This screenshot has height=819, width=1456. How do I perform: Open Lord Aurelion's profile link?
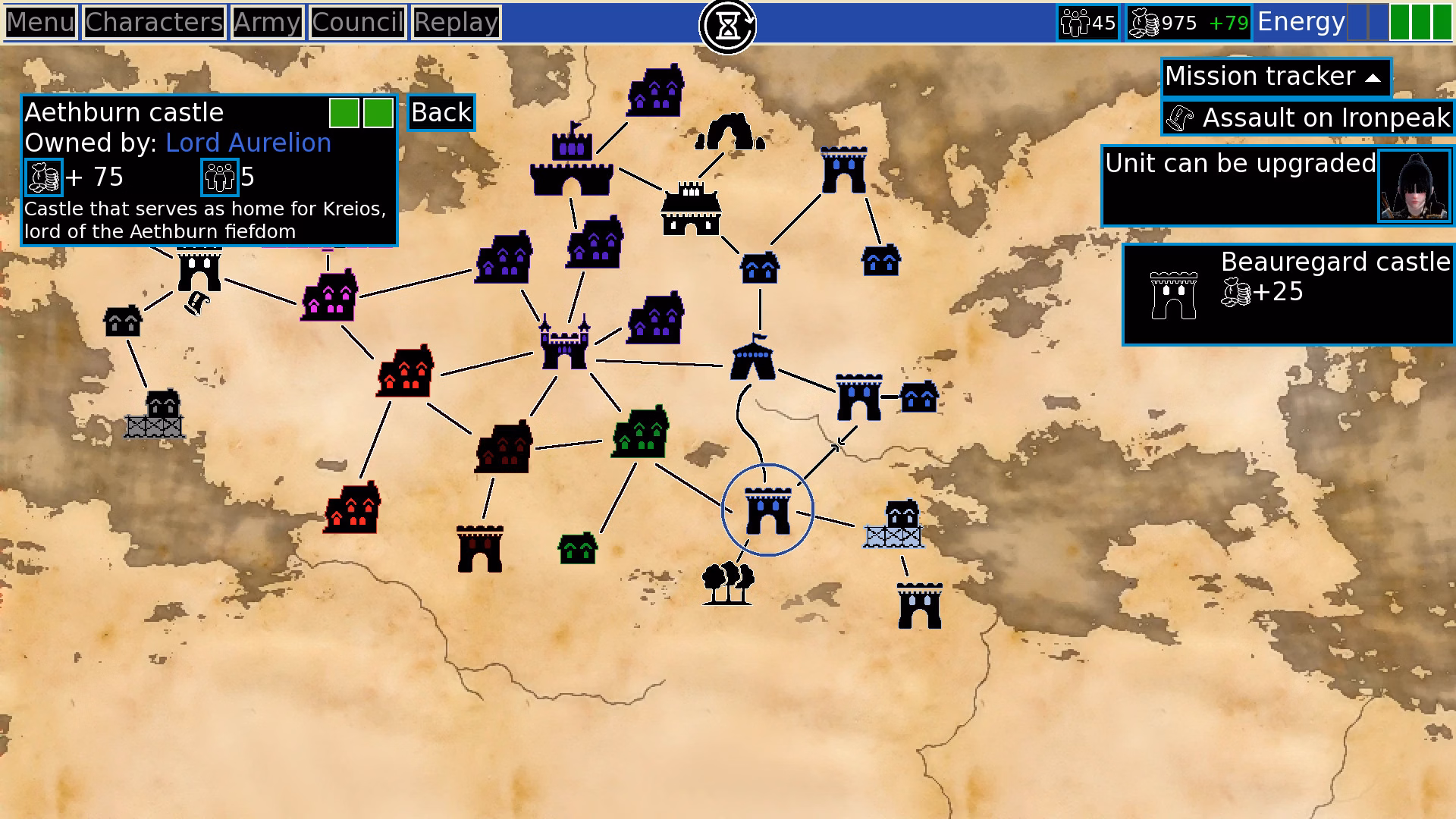pyautogui.click(x=248, y=143)
